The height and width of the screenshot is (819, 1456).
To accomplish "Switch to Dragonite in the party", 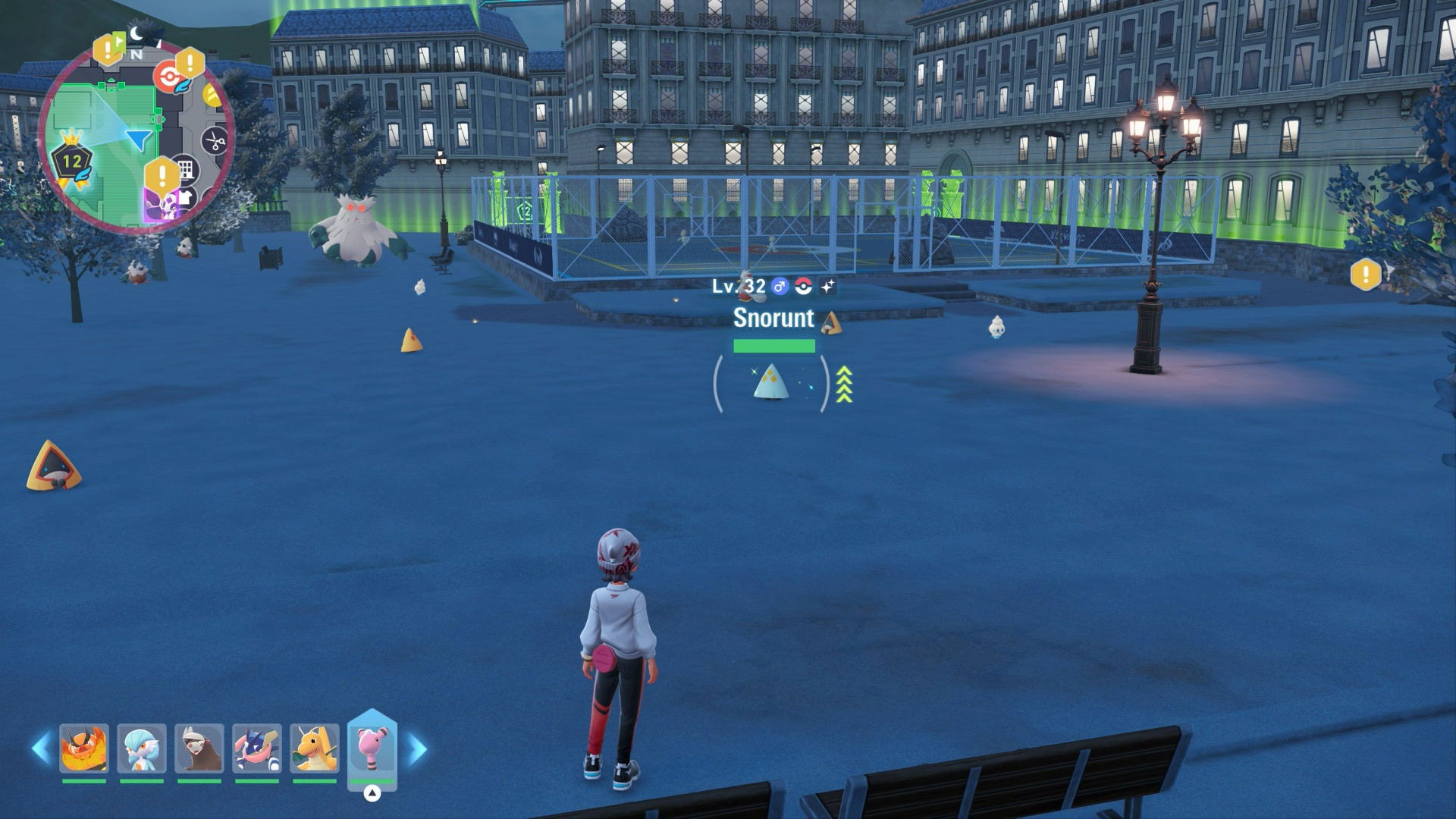I will [x=315, y=748].
